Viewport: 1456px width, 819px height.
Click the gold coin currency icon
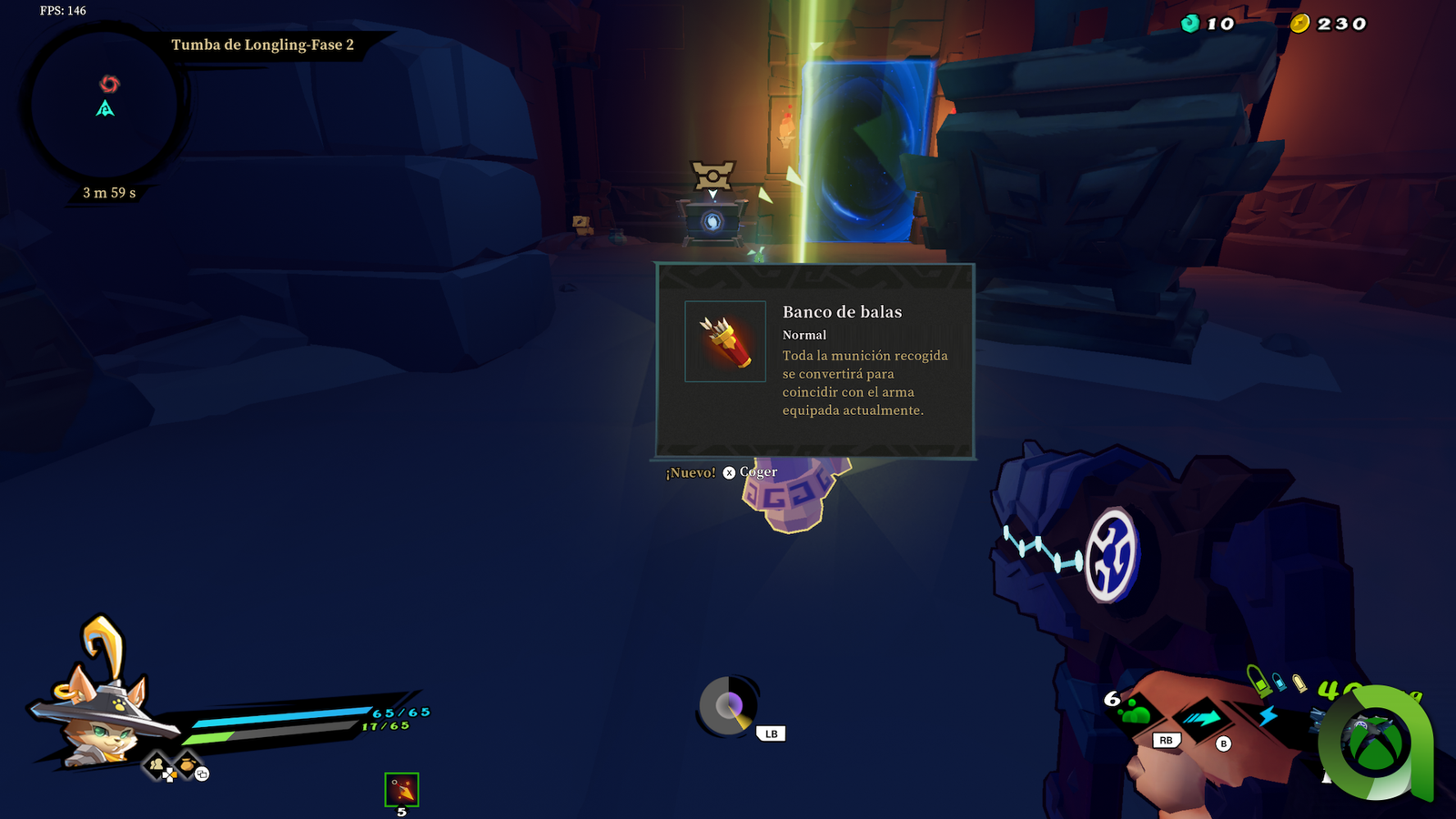pos(1299,24)
